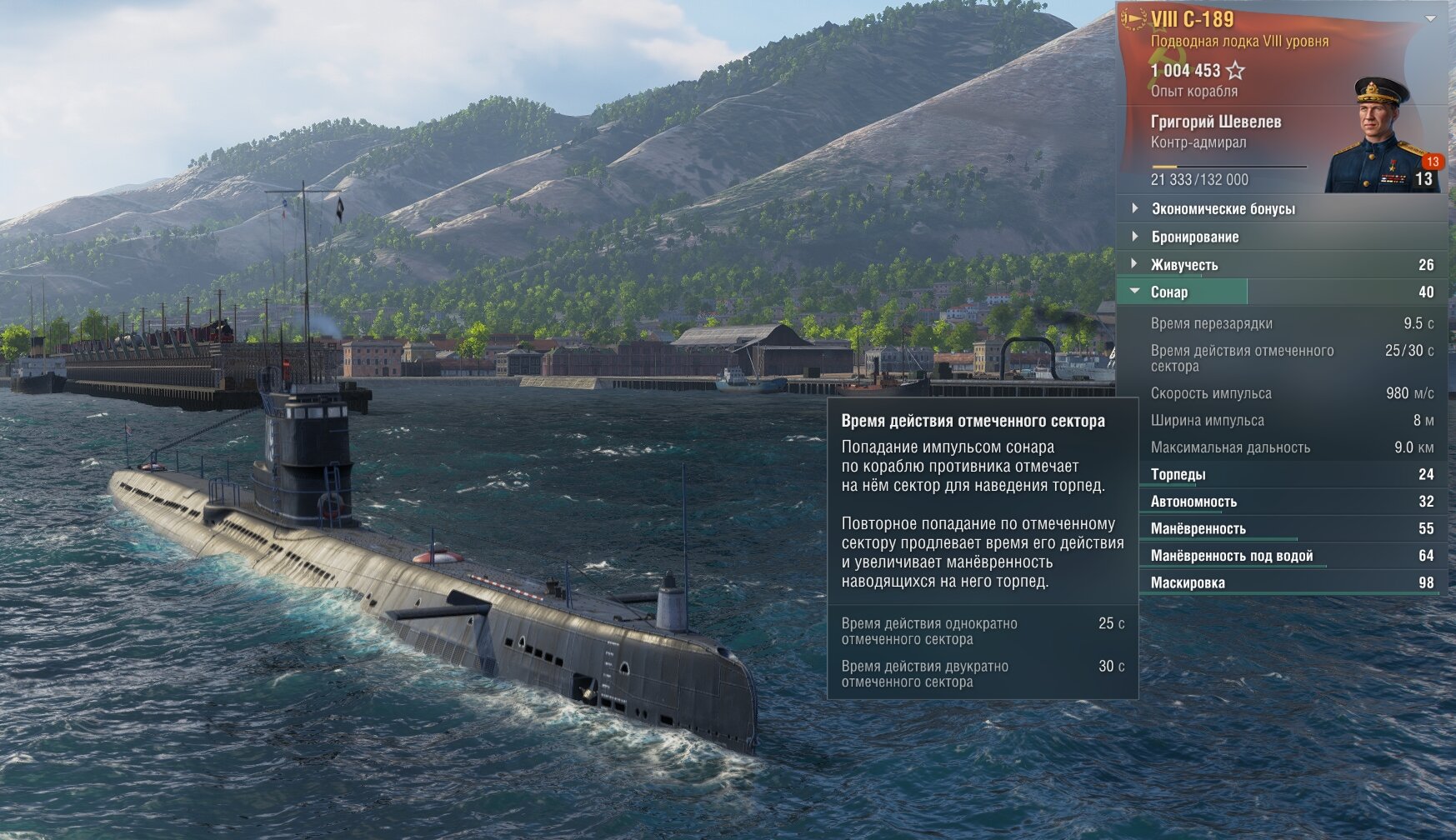This screenshot has height=840, width=1456.
Task: Expand the Бронирование section
Action: point(1194,237)
